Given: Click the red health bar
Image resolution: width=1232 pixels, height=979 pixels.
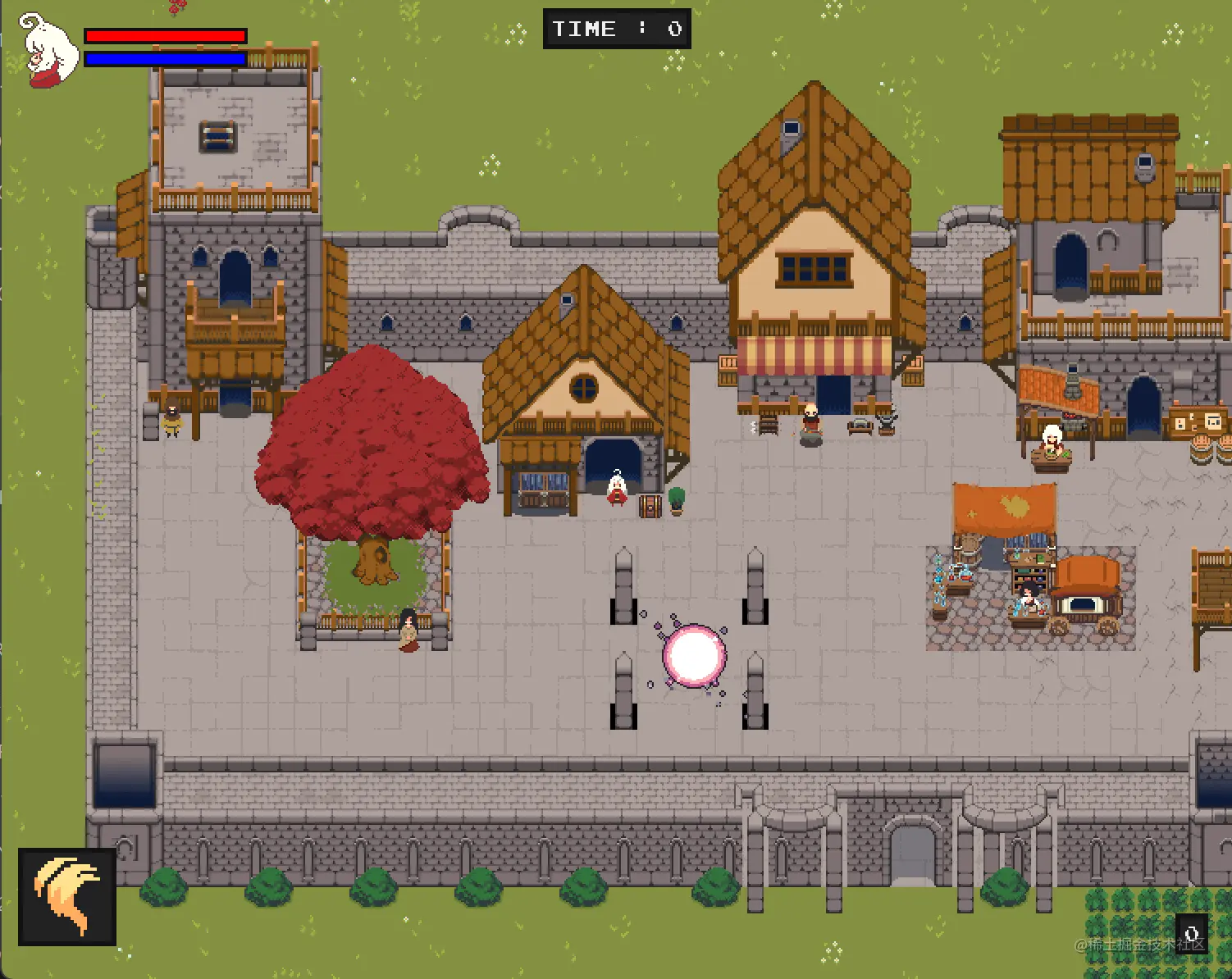Looking at the screenshot, I should click(x=164, y=35).
